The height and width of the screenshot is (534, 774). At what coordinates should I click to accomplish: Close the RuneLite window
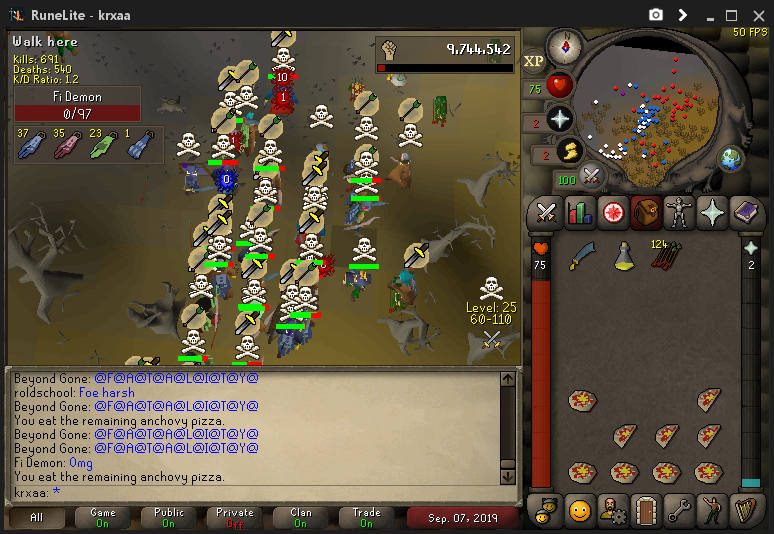click(x=757, y=15)
